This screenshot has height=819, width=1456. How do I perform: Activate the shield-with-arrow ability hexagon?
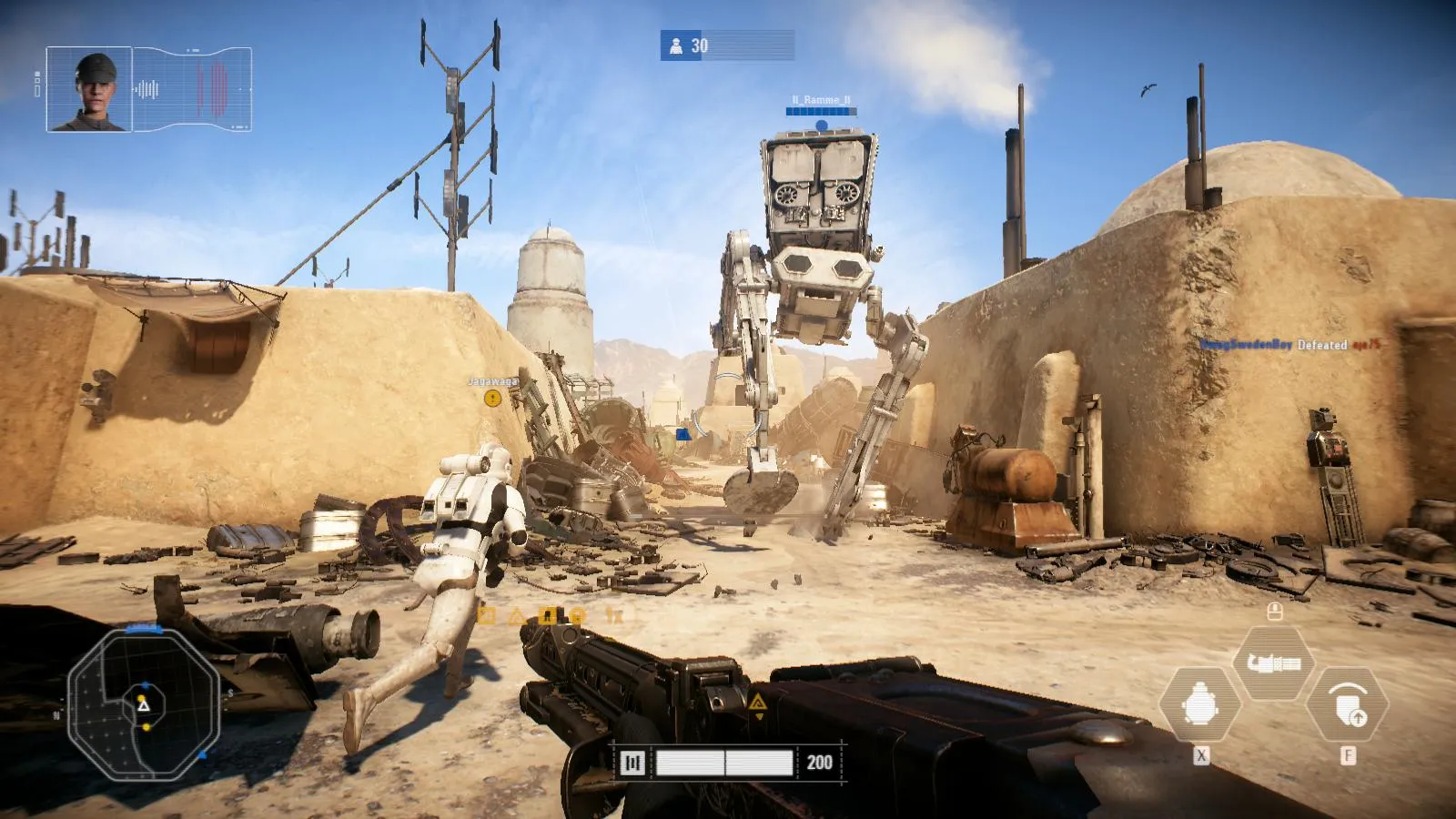coord(1347,704)
